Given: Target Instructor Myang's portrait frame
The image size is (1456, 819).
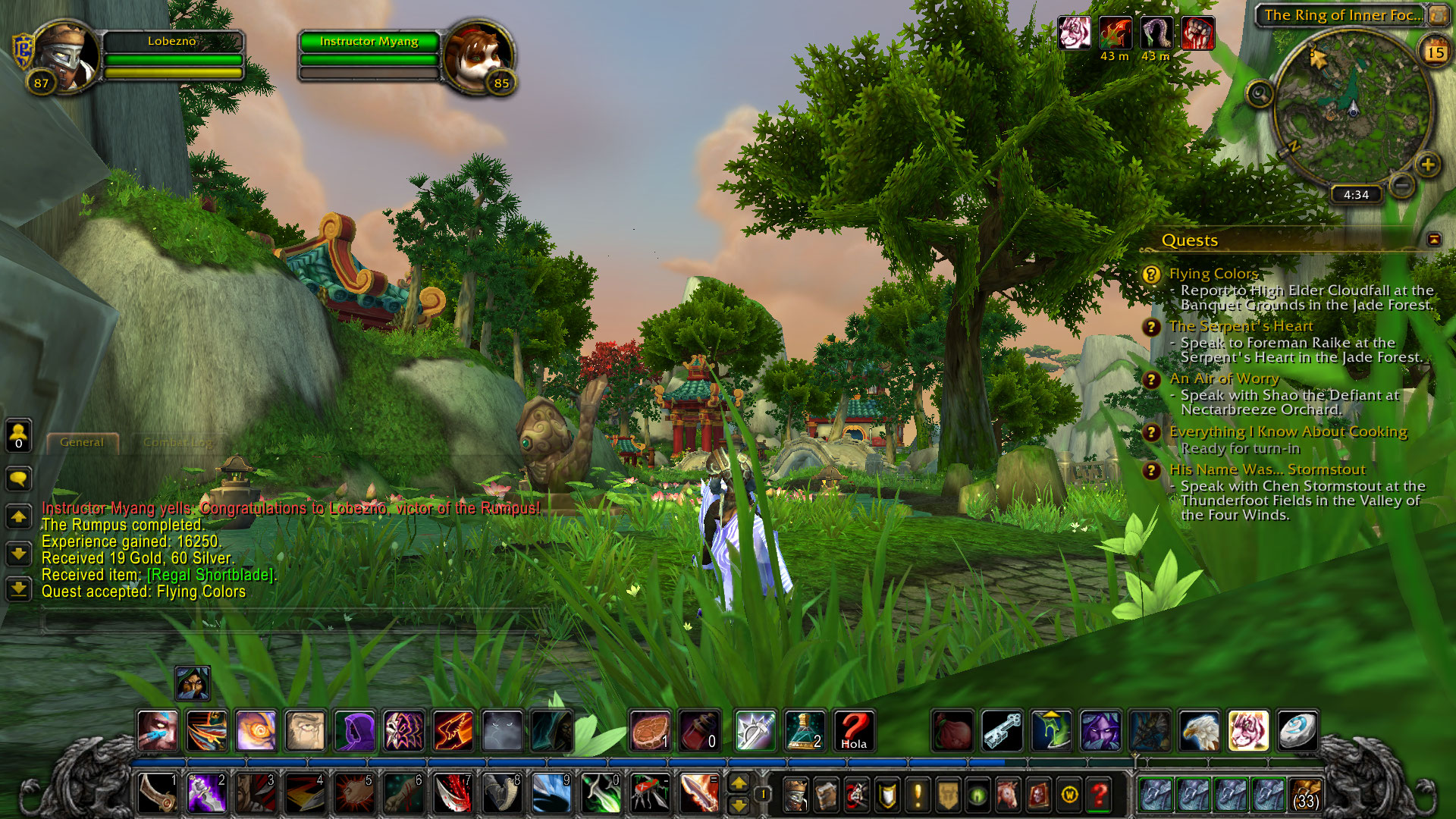Looking at the screenshot, I should pyautogui.click(x=478, y=57).
